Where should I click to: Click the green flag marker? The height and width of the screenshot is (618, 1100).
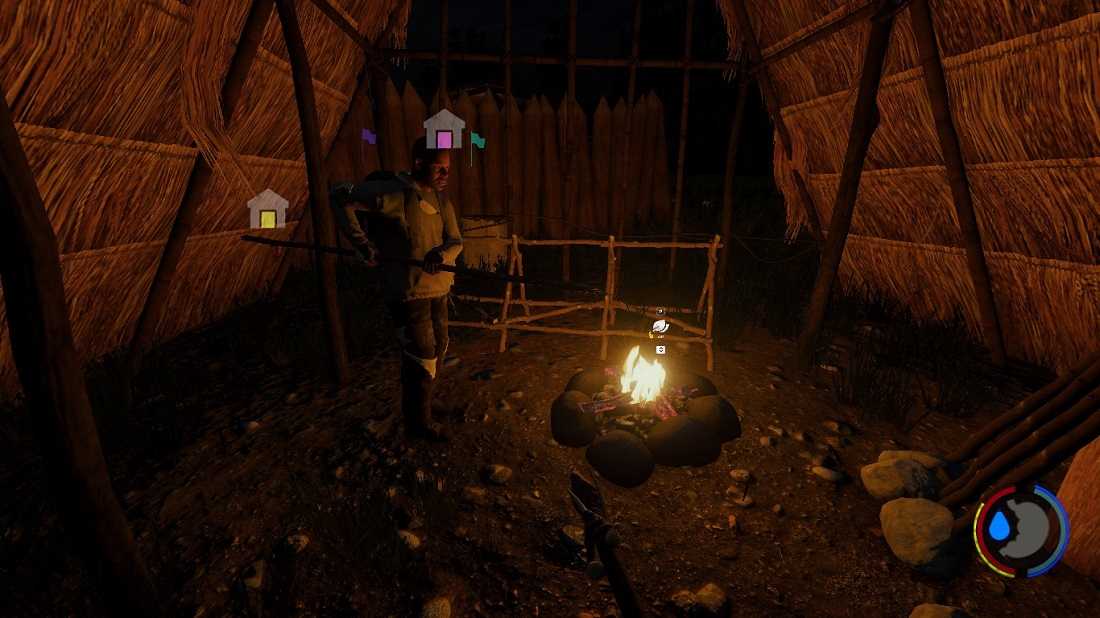[477, 142]
